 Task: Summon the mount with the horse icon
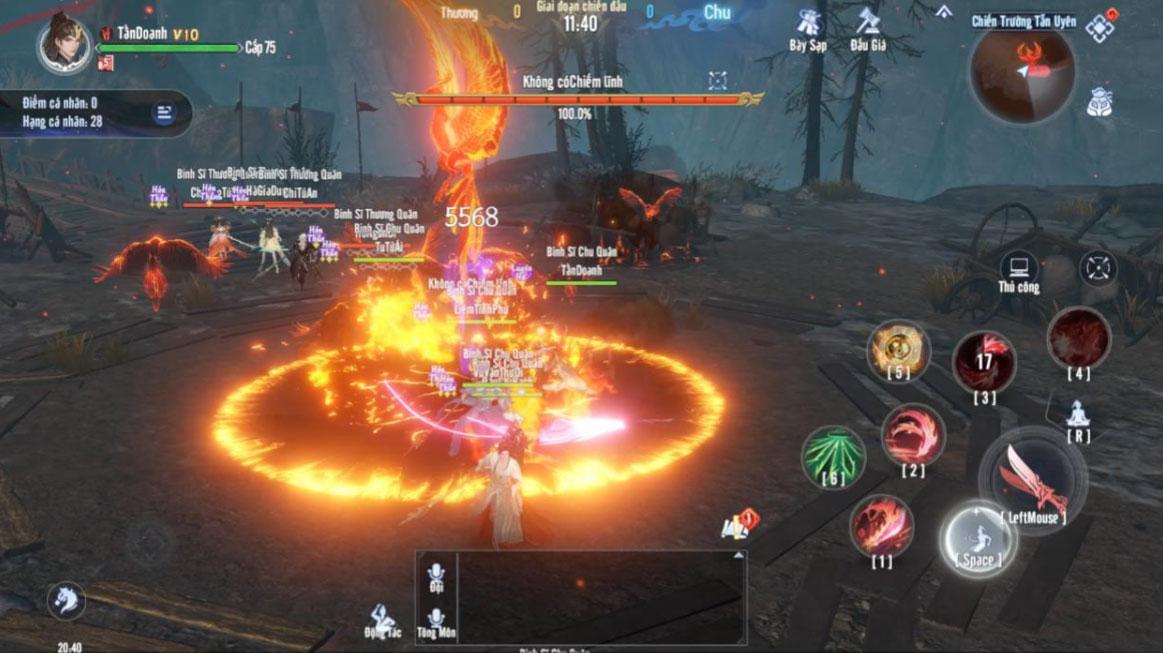[66, 600]
